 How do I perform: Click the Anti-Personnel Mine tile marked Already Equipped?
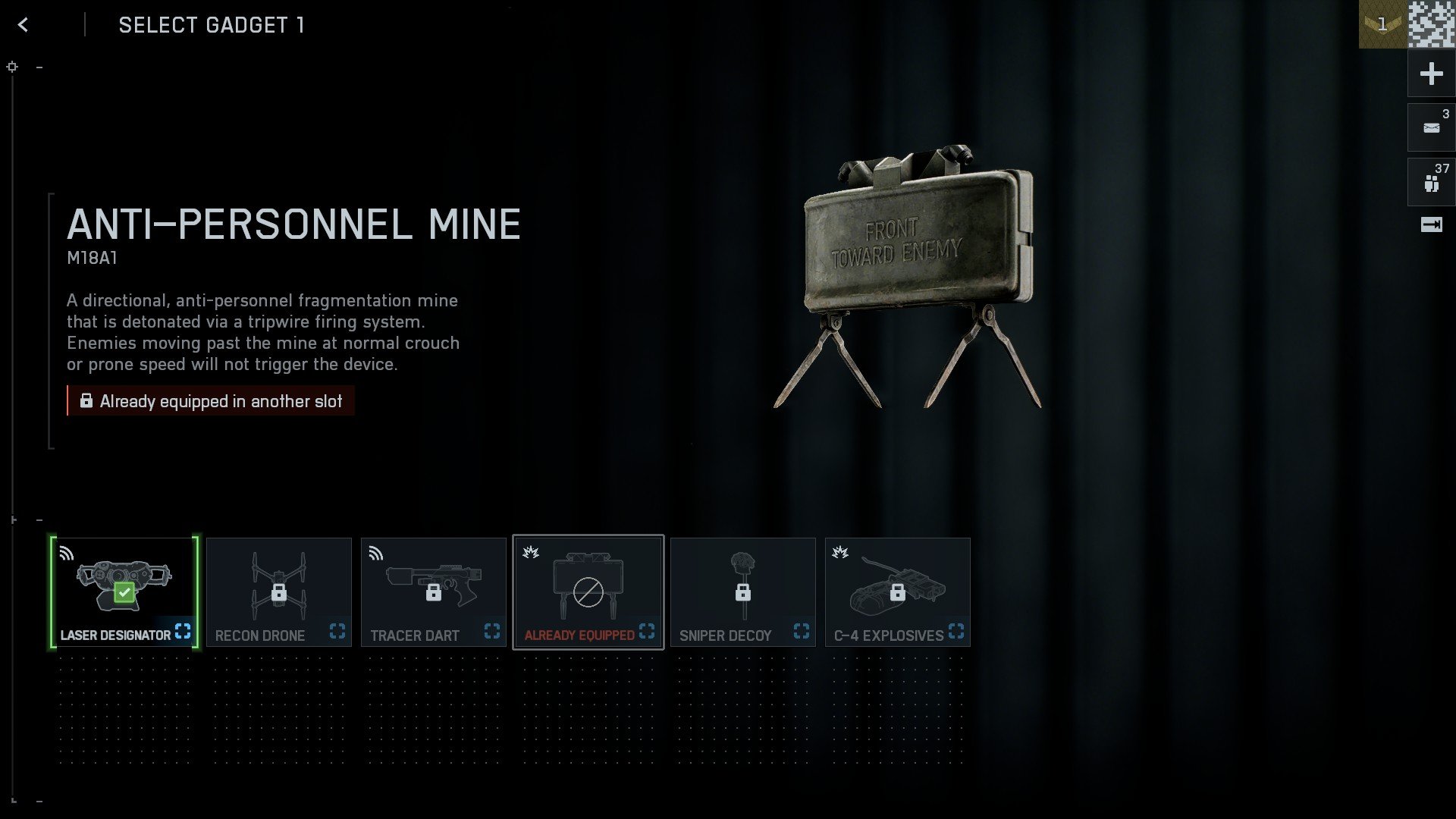(588, 591)
